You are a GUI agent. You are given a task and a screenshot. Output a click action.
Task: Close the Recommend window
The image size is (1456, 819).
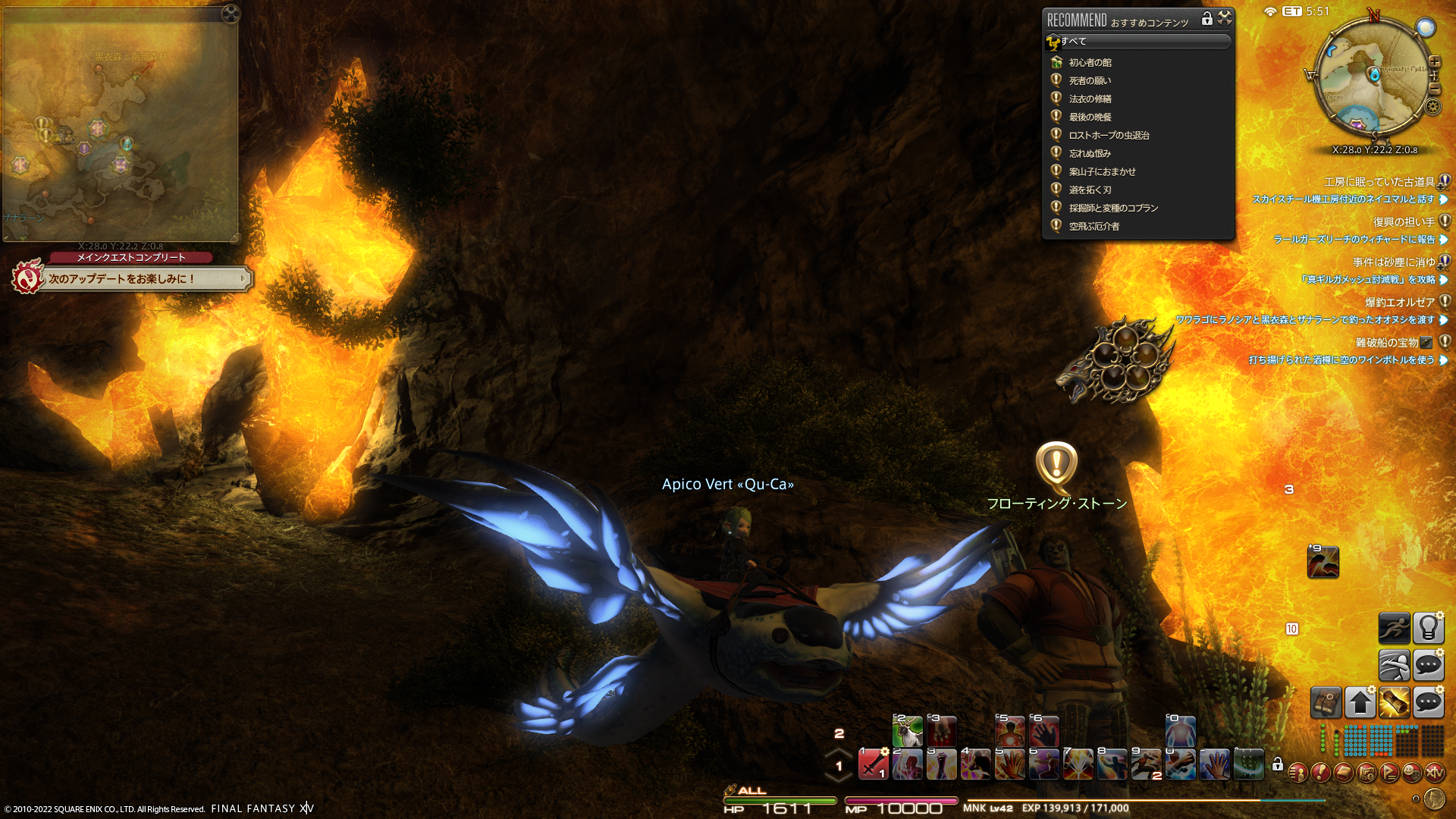point(1225,18)
